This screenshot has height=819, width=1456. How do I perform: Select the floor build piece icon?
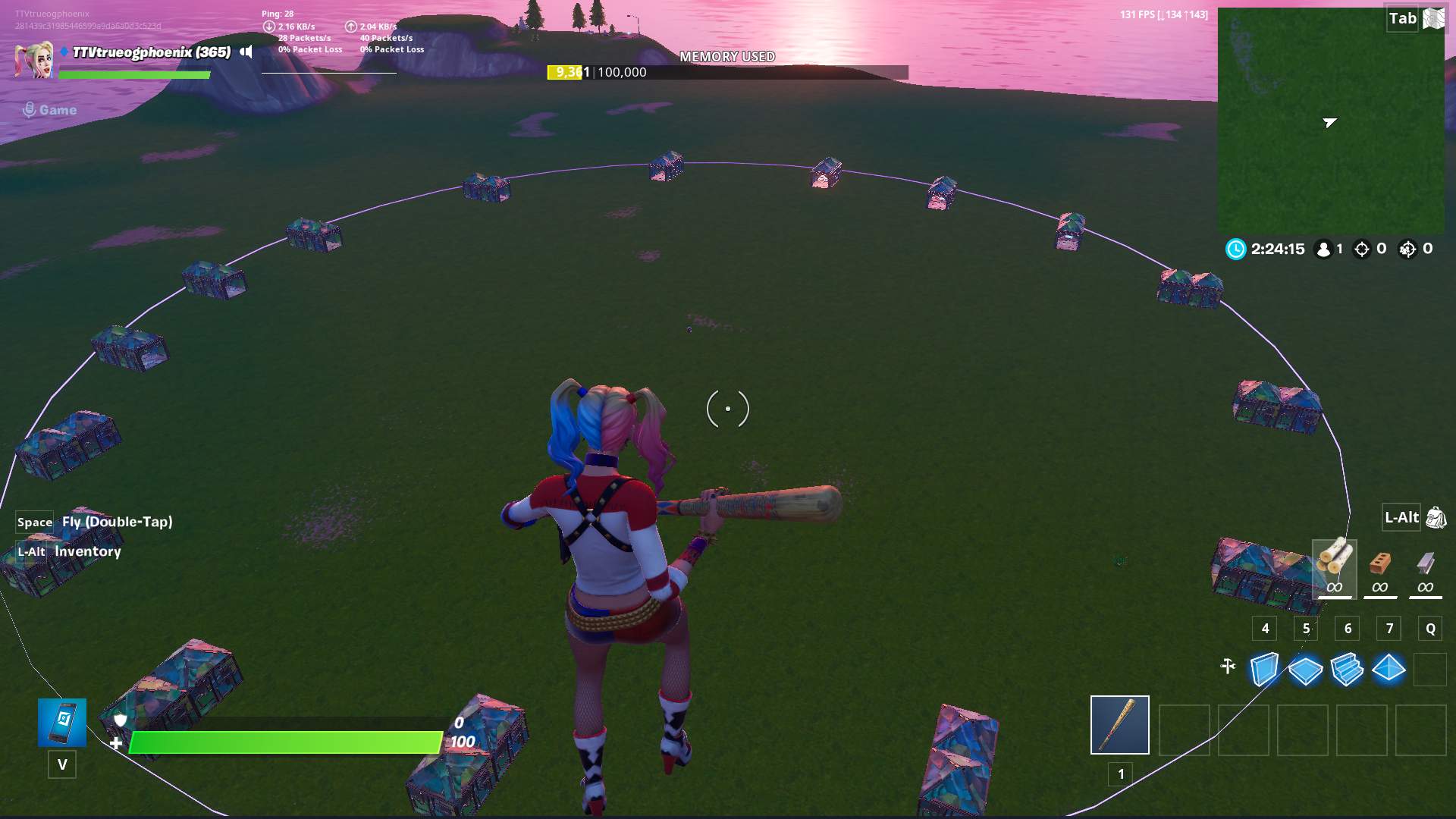(x=1304, y=669)
